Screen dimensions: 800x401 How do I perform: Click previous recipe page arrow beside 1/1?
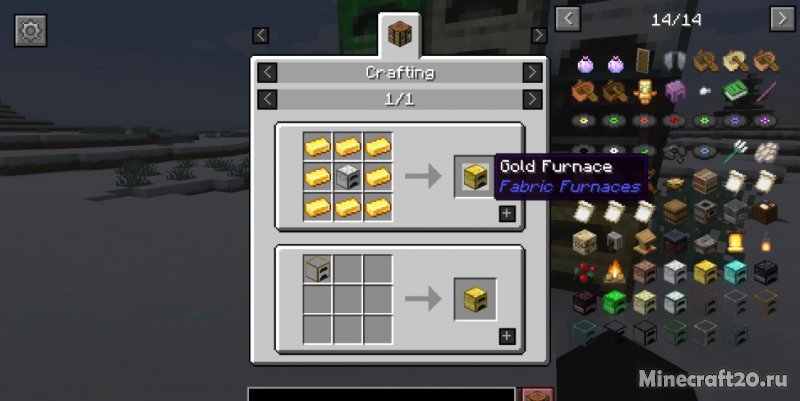pos(267,100)
